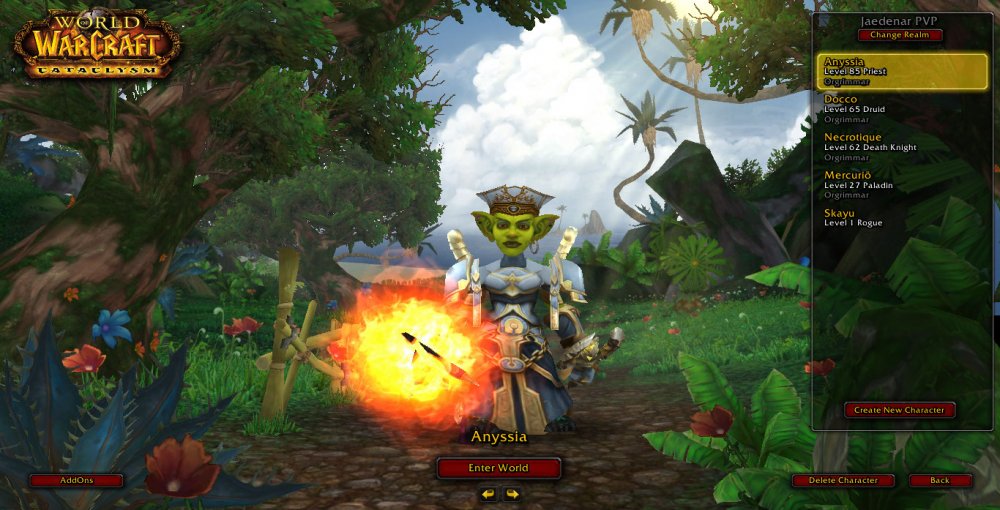Choose Docco the Level 65 Druid

[x=902, y=108]
